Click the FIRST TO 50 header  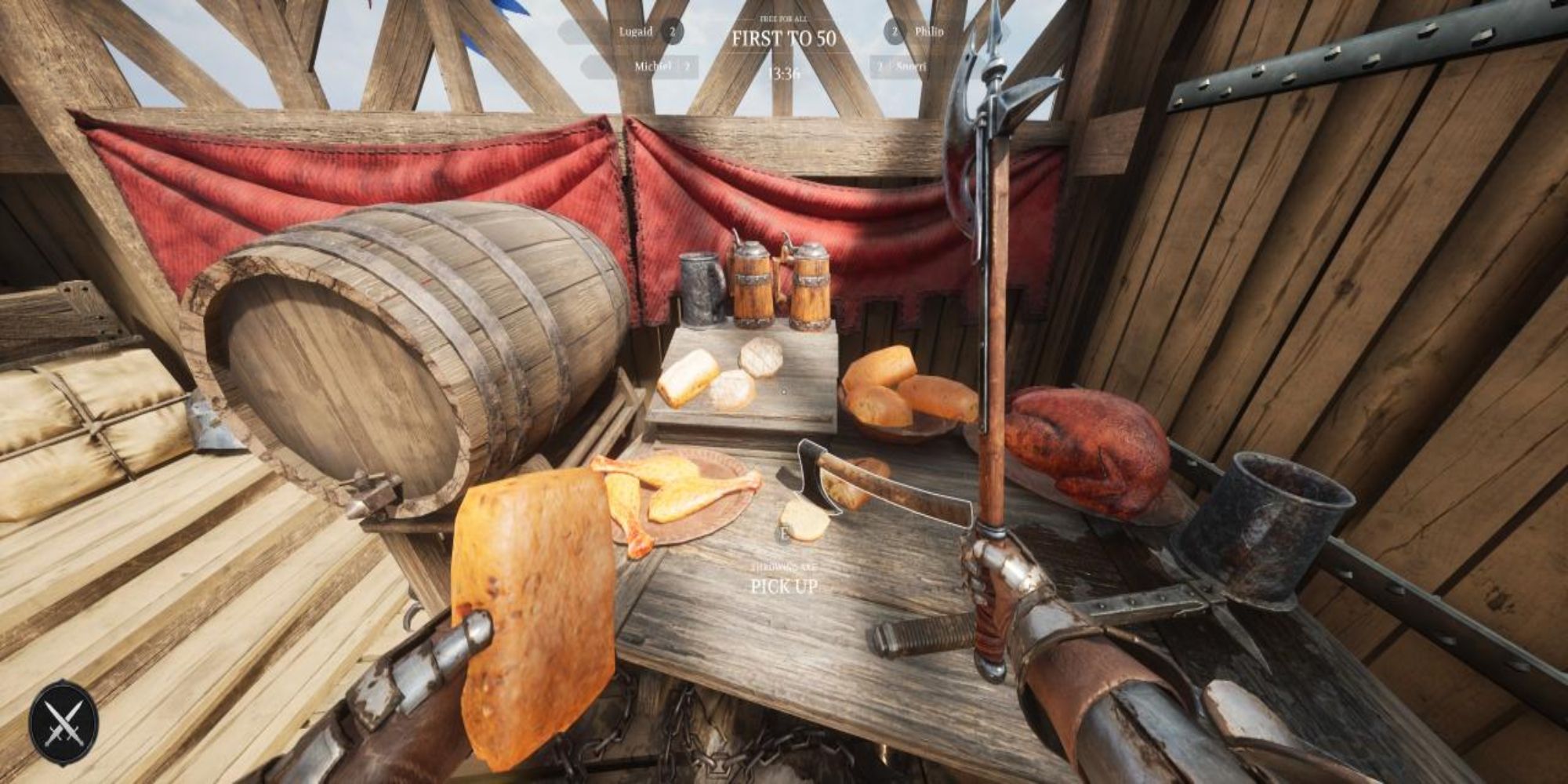784,36
